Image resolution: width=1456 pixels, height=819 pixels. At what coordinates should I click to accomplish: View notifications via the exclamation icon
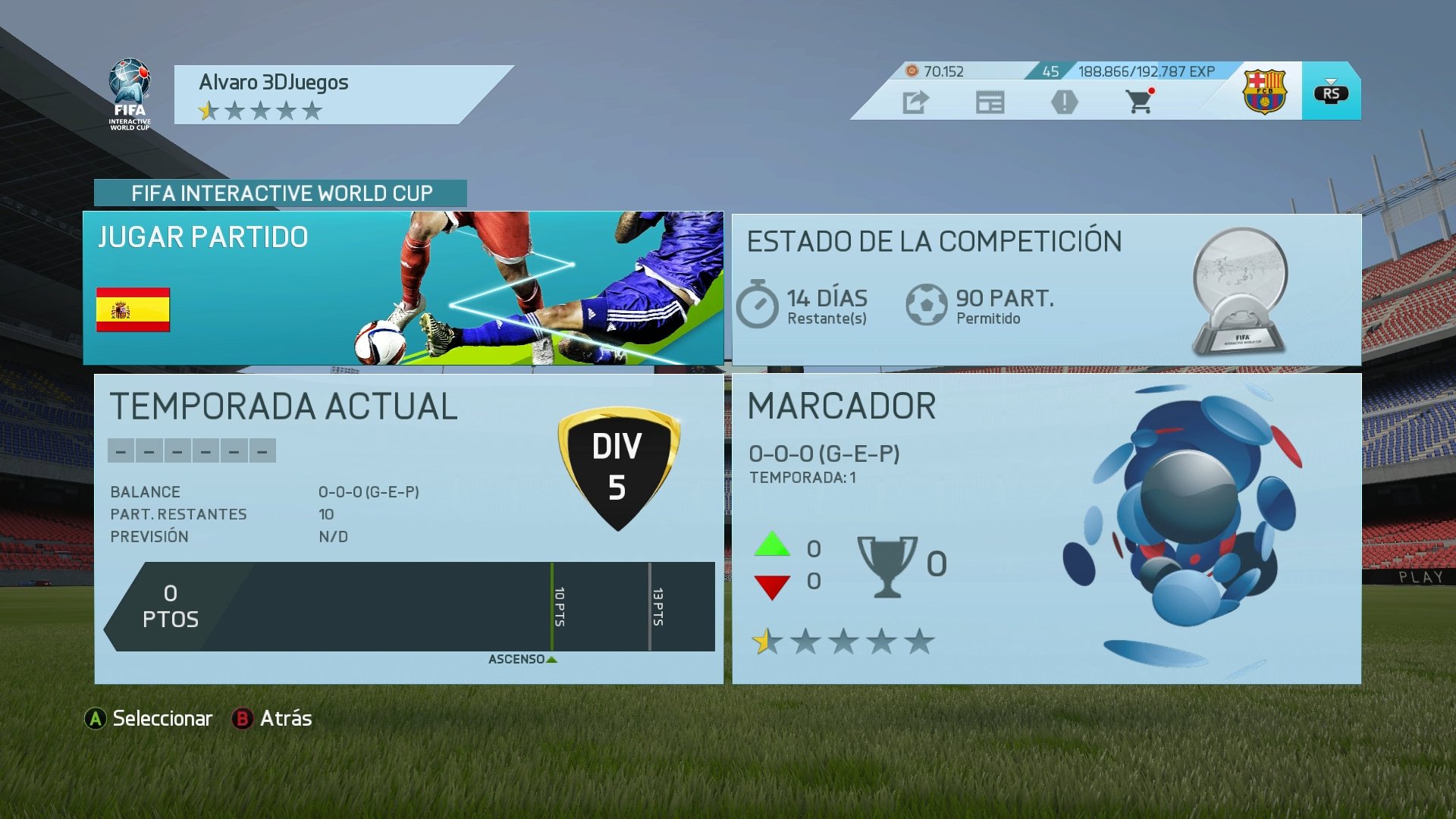(1065, 102)
